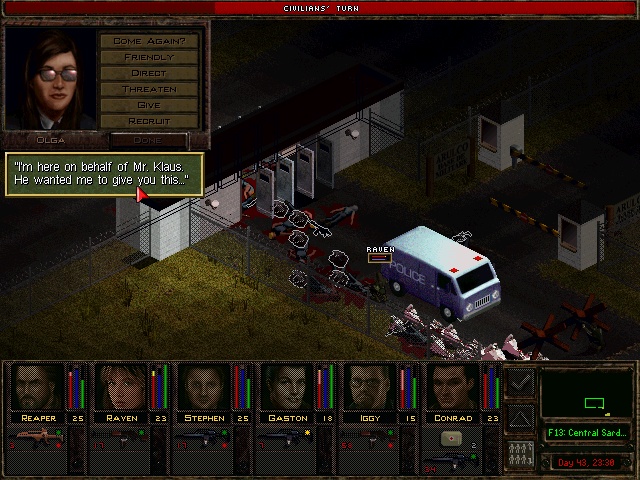The height and width of the screenshot is (480, 640).
Task: Choose the "Come Again?" dialogue option
Action: 149,41
